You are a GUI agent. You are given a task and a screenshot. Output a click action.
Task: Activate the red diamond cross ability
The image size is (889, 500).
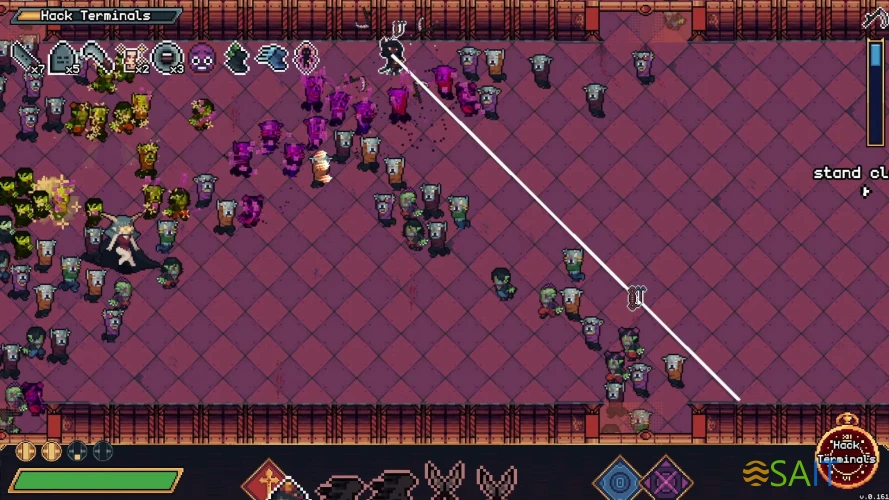(268, 480)
